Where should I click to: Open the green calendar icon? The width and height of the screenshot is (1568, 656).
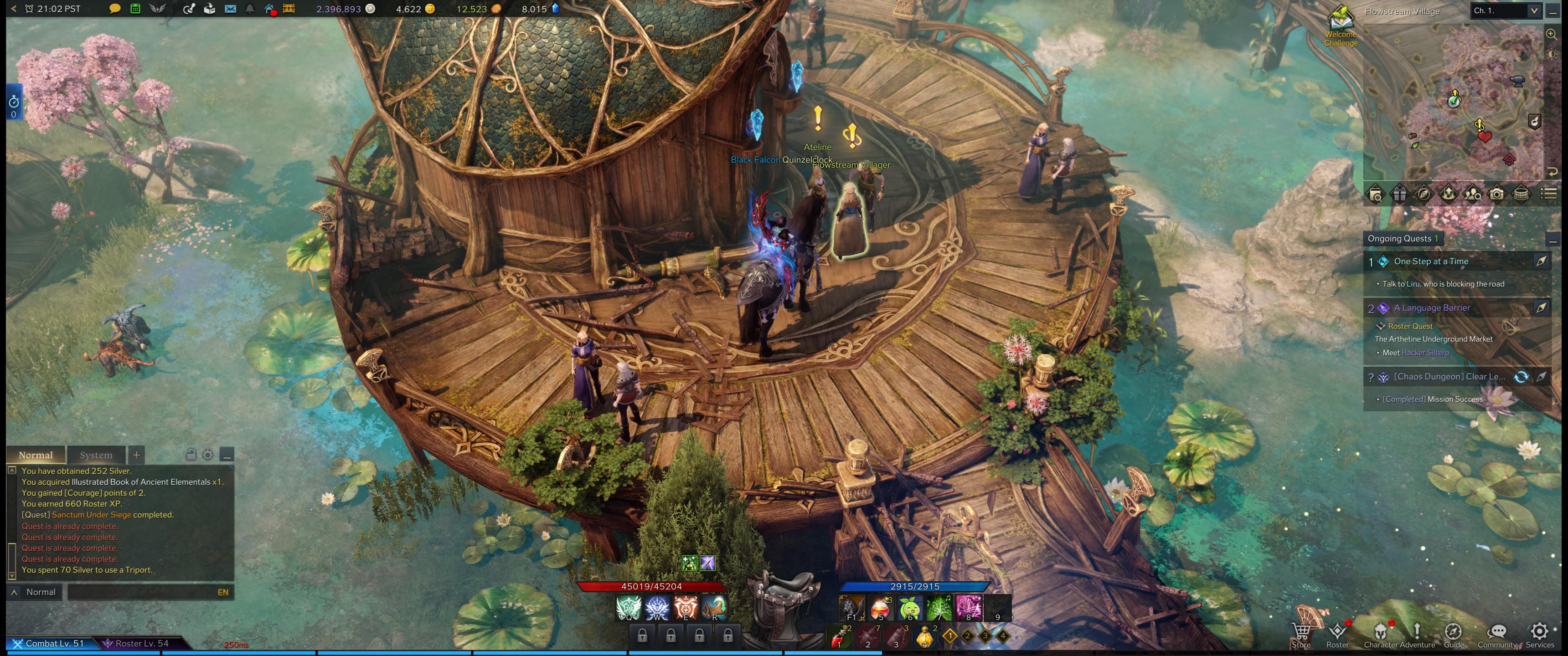click(x=135, y=9)
